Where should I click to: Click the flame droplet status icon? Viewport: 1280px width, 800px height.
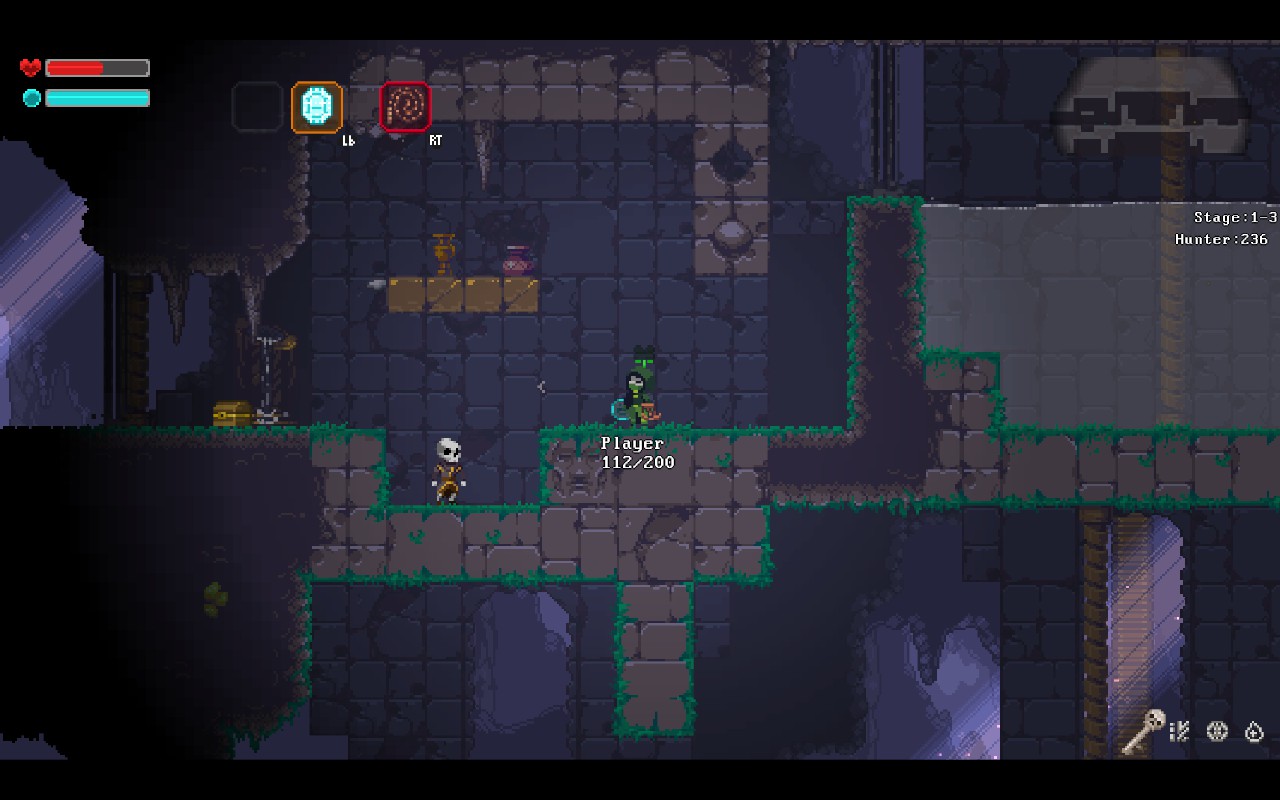pos(1254,731)
